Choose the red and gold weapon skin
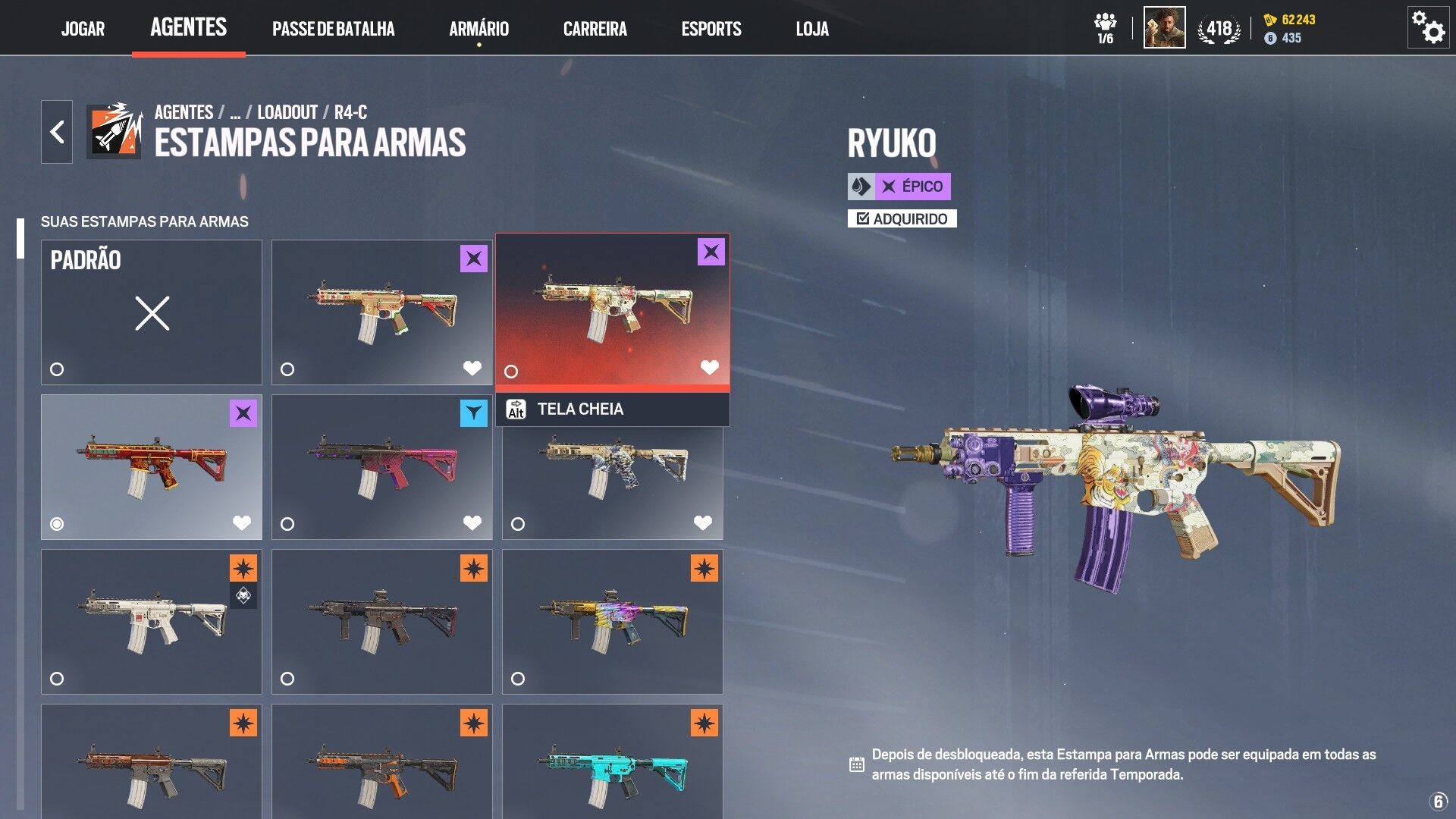Viewport: 1456px width, 819px height. (x=152, y=466)
